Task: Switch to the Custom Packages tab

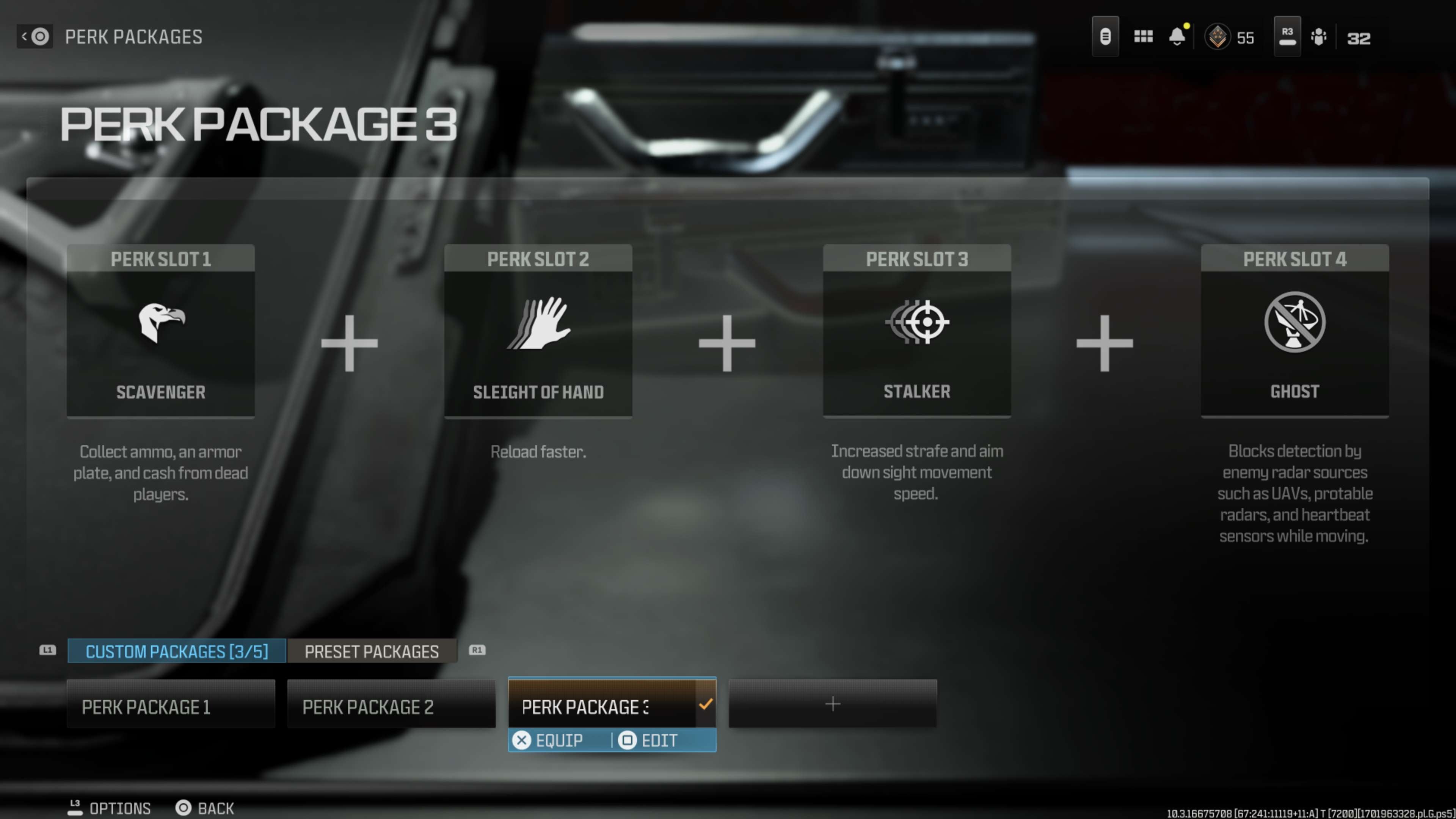Action: pos(176,651)
